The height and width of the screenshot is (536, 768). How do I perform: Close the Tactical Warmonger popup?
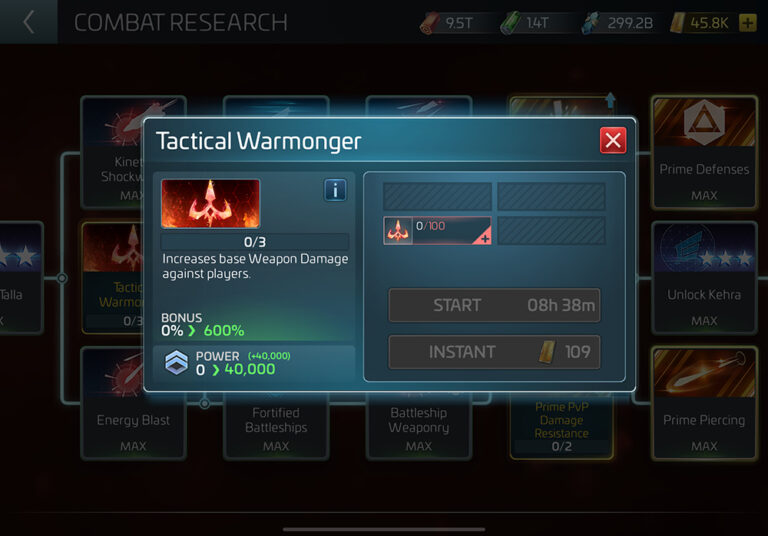point(613,140)
